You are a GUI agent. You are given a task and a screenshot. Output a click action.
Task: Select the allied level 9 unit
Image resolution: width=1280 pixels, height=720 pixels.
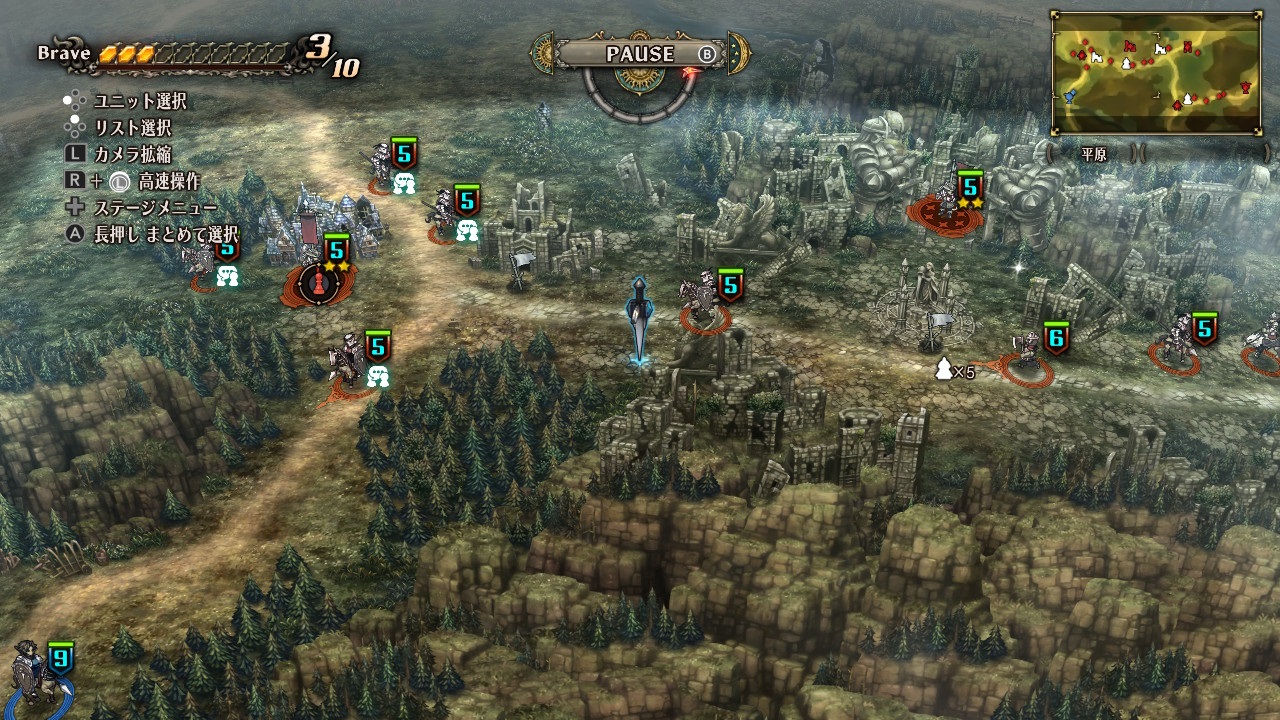pos(36,676)
